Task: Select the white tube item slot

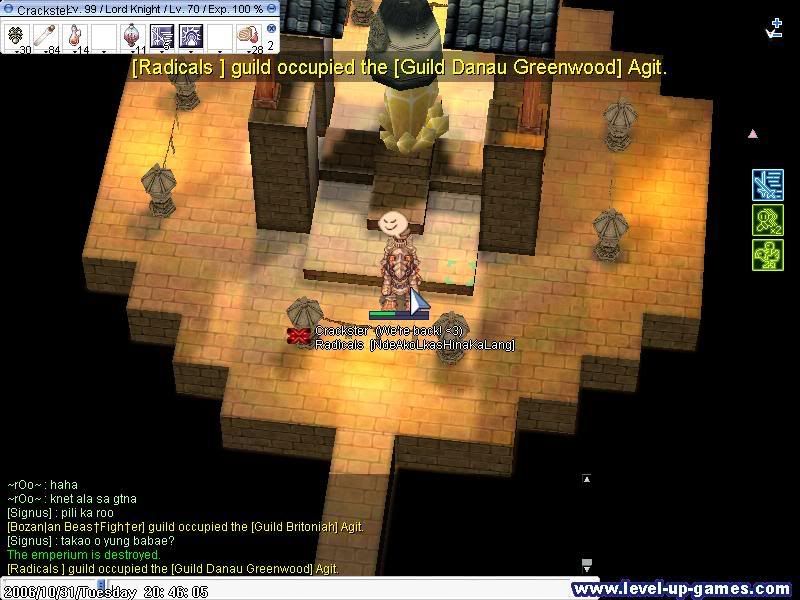Action: [47, 37]
